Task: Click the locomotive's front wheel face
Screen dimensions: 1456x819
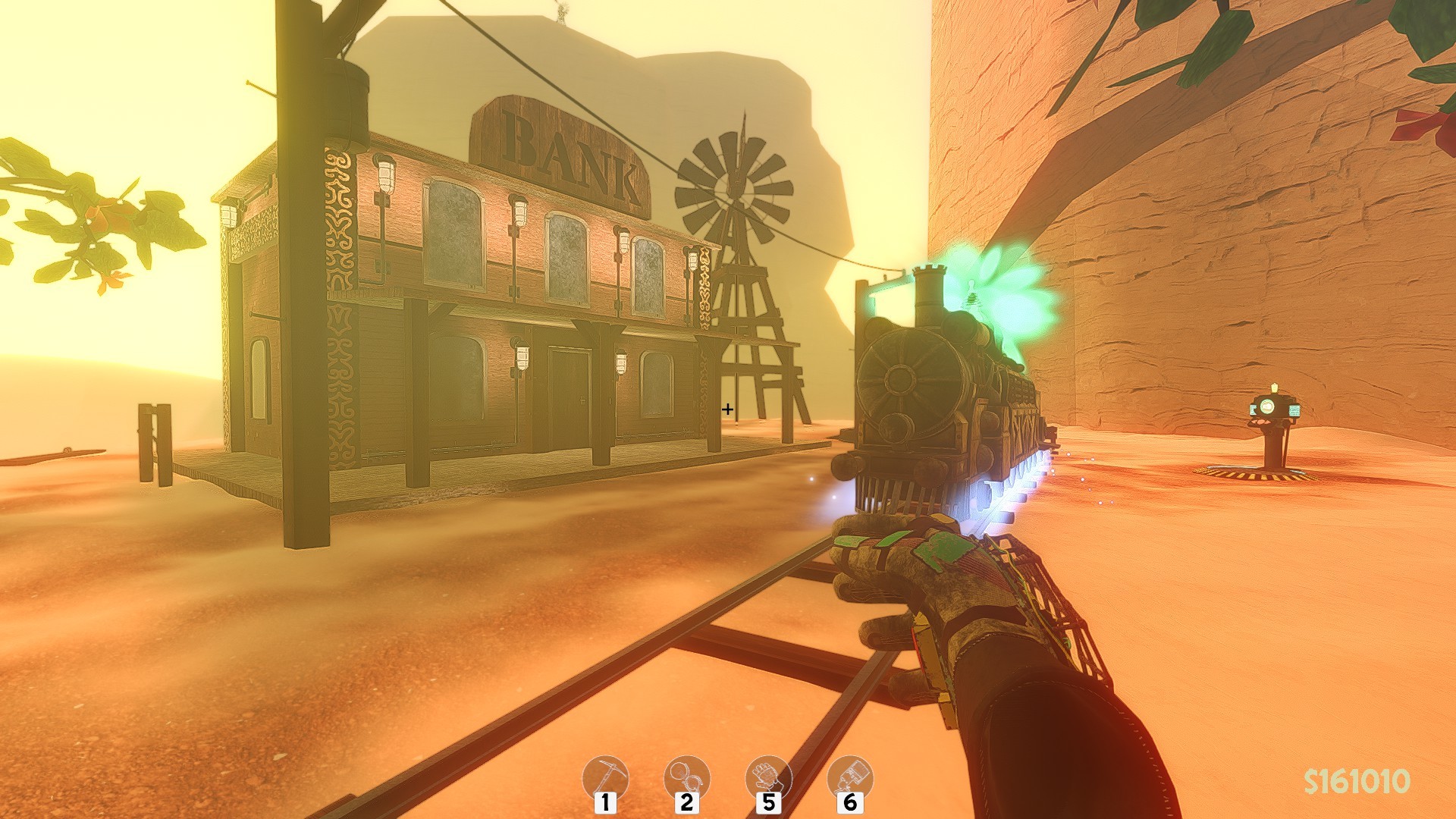Action: pyautogui.click(x=902, y=379)
